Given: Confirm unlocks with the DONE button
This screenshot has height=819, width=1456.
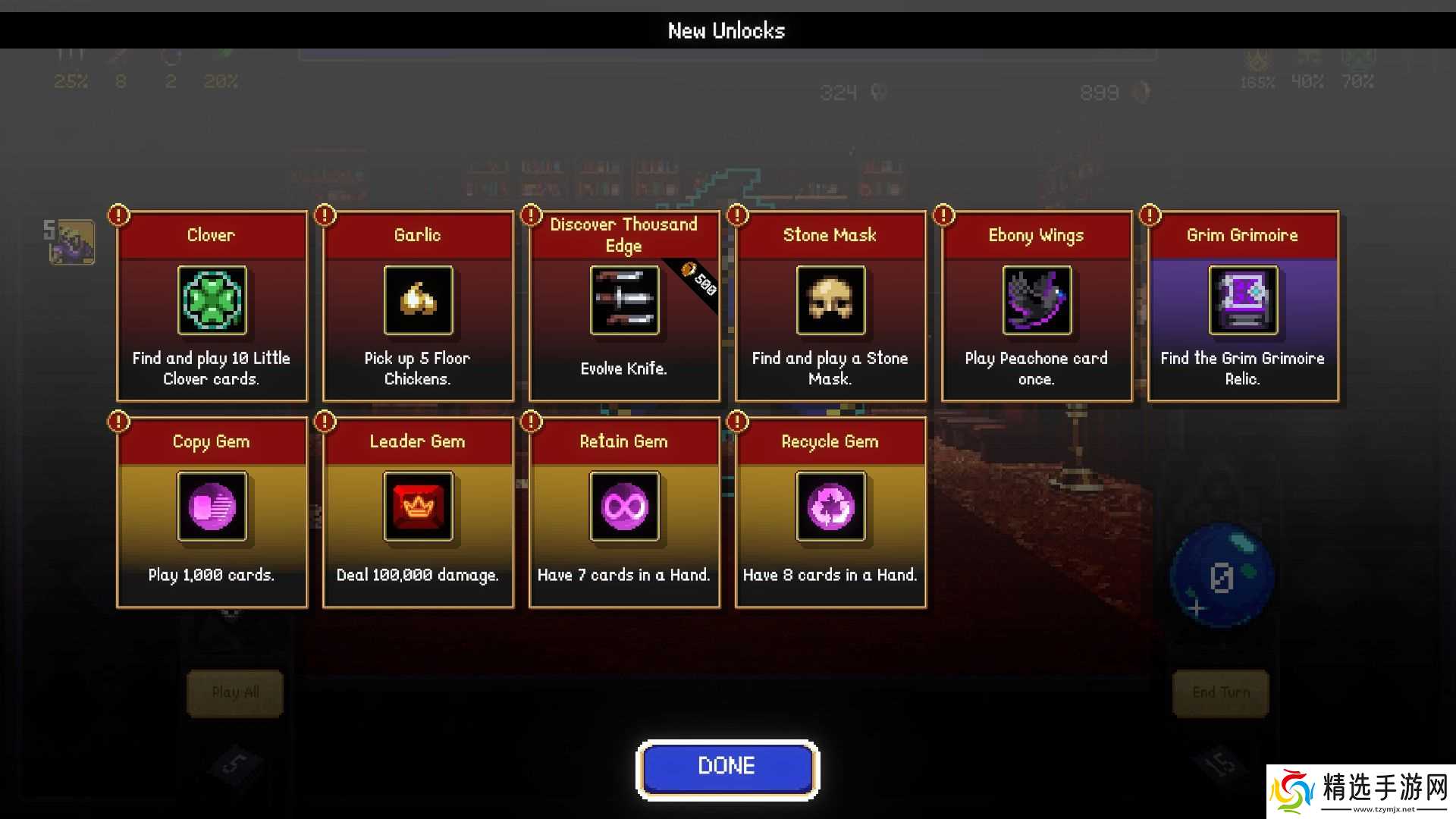Looking at the screenshot, I should click(x=727, y=767).
